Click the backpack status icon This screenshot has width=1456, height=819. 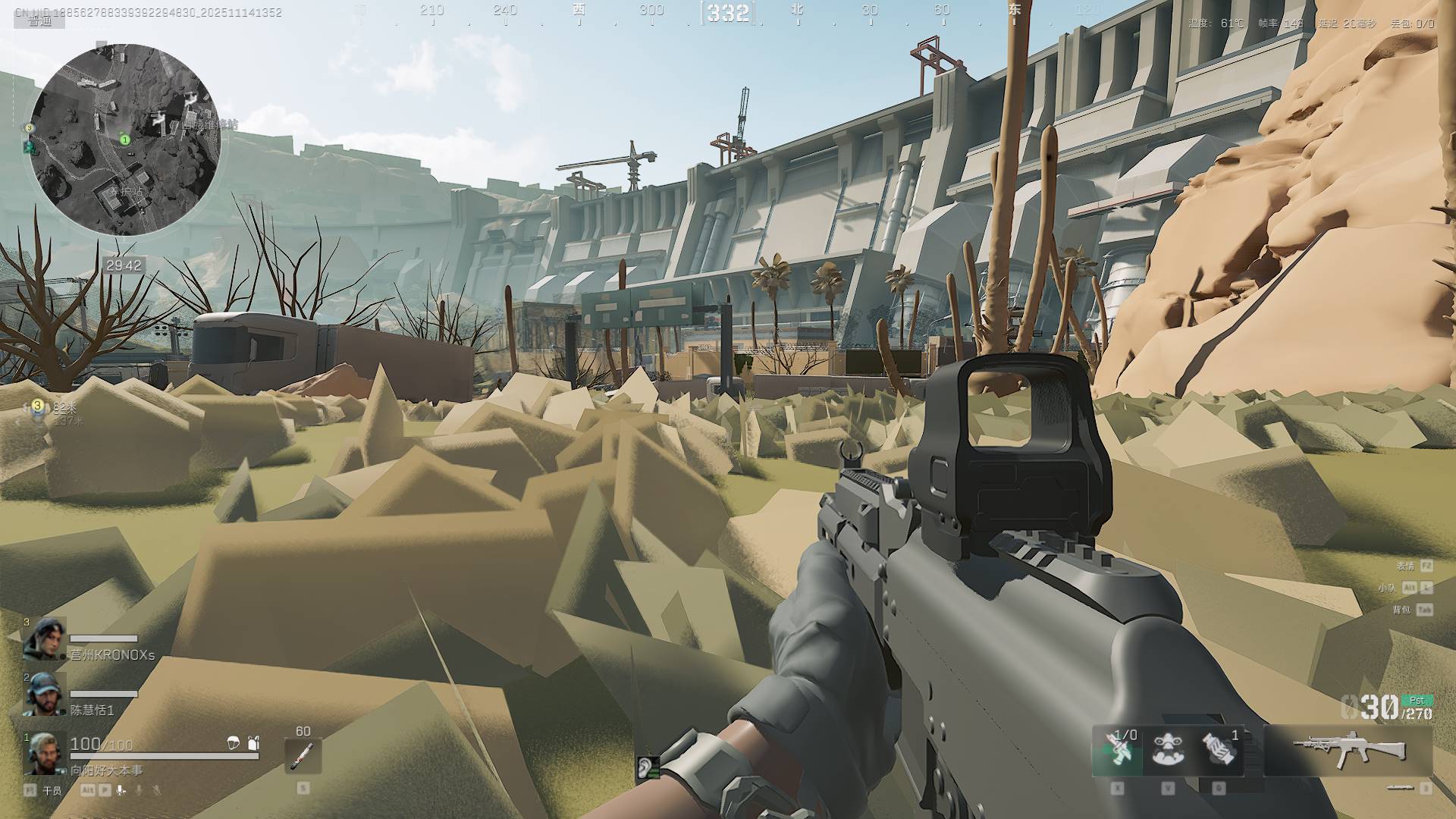pos(253,743)
